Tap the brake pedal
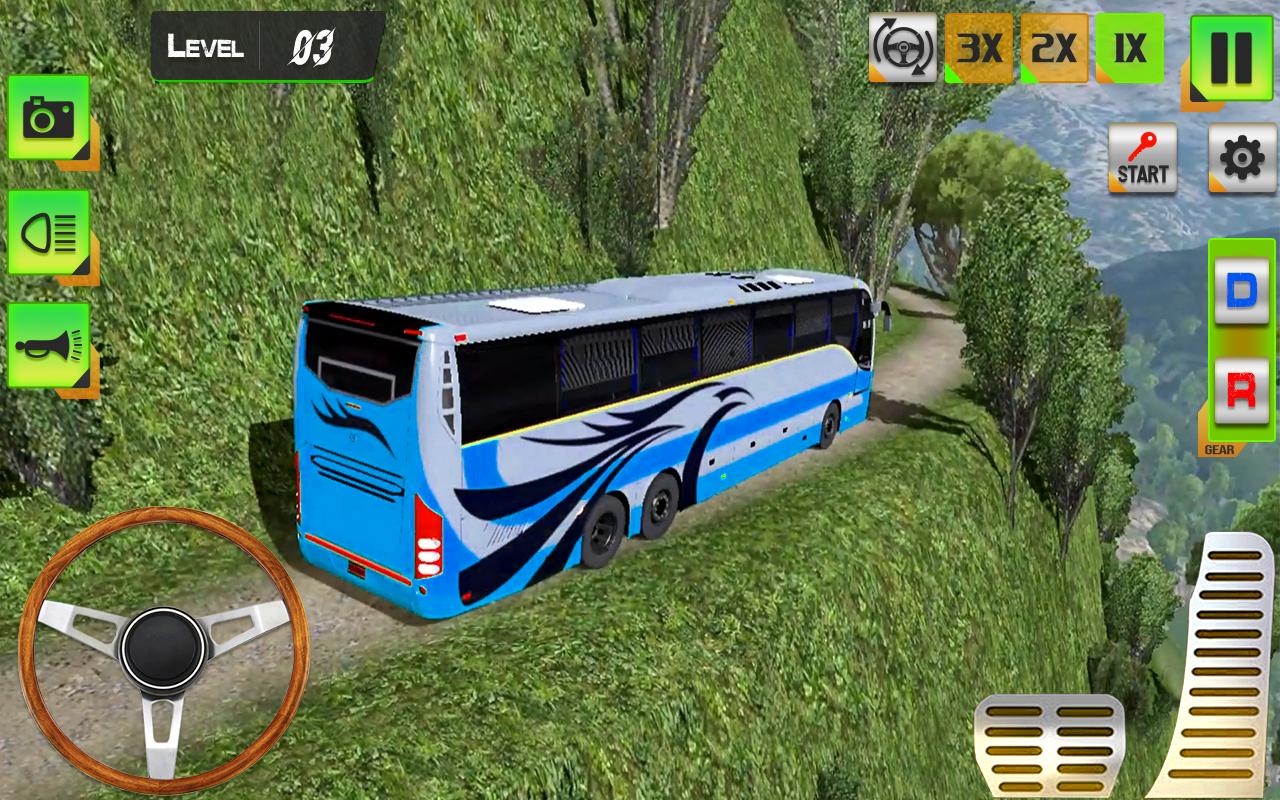The image size is (1280, 800). [1049, 746]
